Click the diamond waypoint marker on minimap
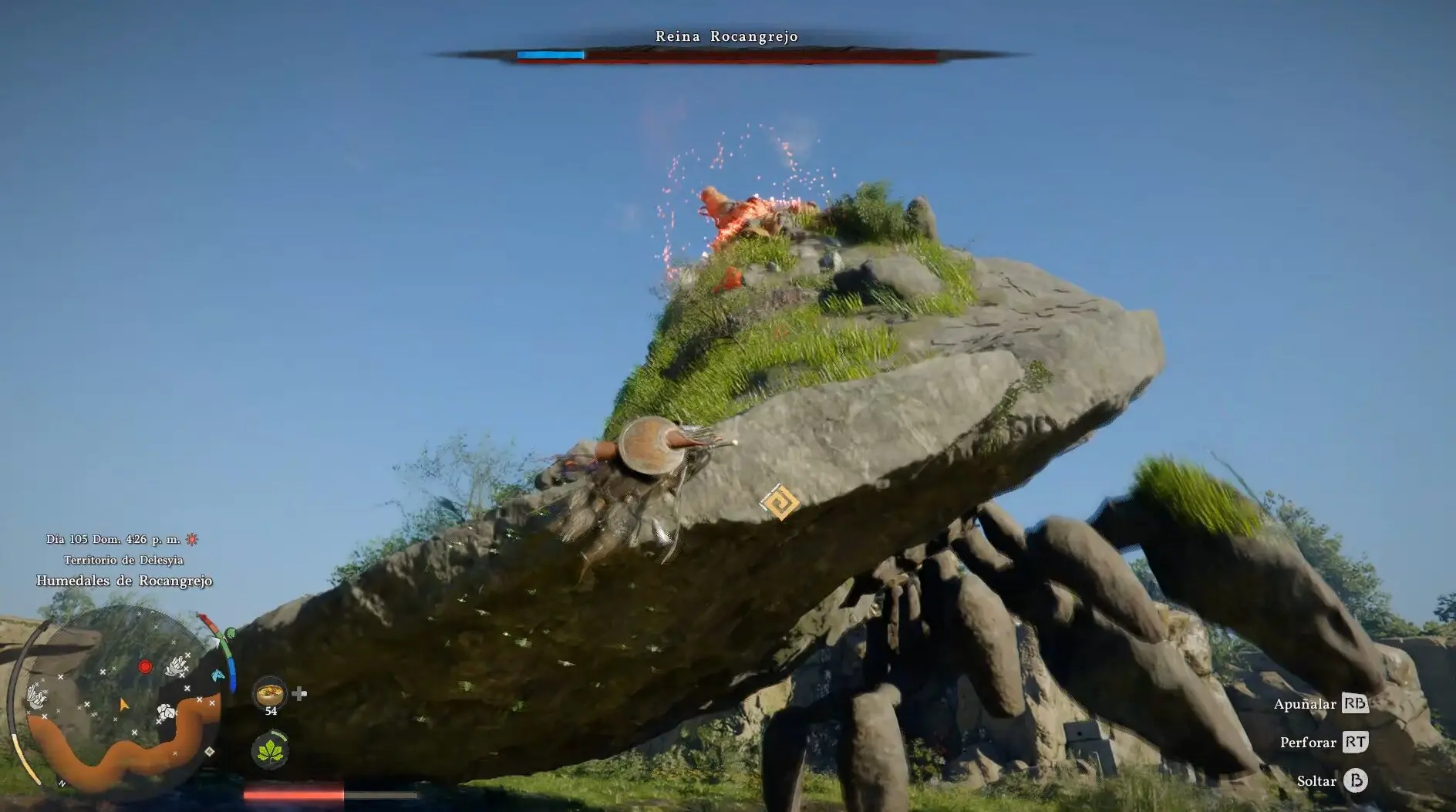The height and width of the screenshot is (812, 1456). point(209,752)
